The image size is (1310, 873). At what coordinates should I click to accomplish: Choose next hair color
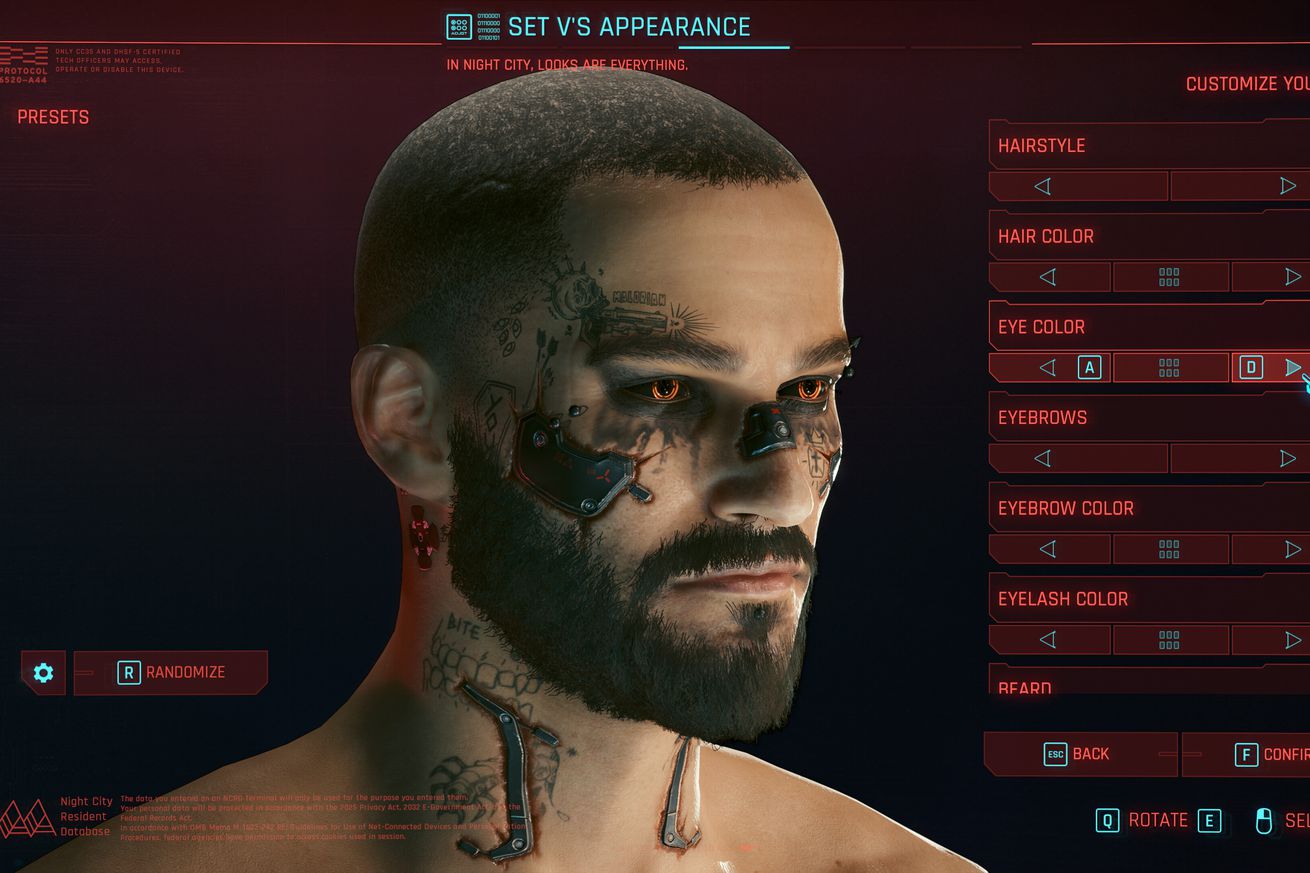[1292, 277]
